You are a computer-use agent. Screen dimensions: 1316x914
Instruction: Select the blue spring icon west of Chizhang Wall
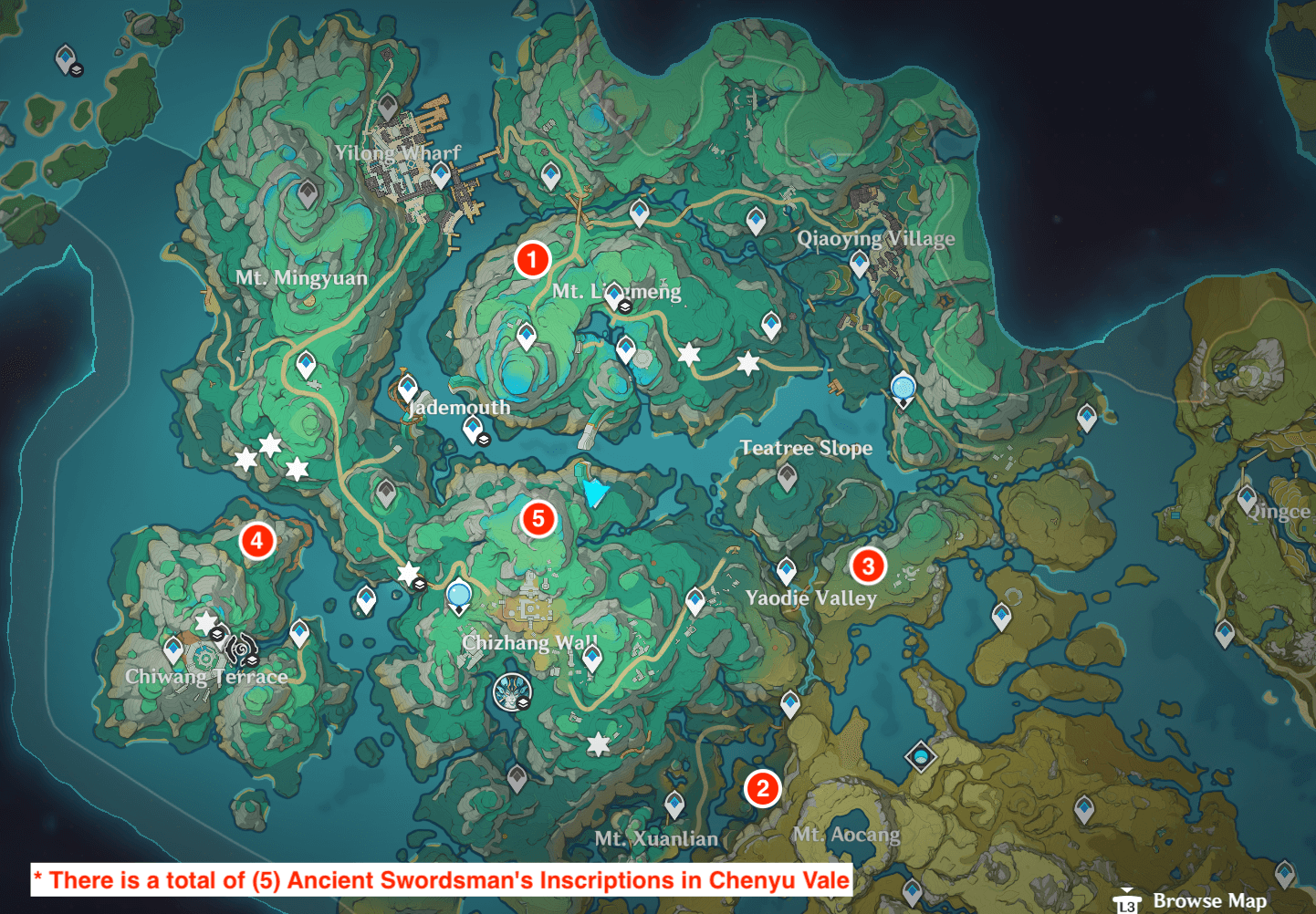457,594
